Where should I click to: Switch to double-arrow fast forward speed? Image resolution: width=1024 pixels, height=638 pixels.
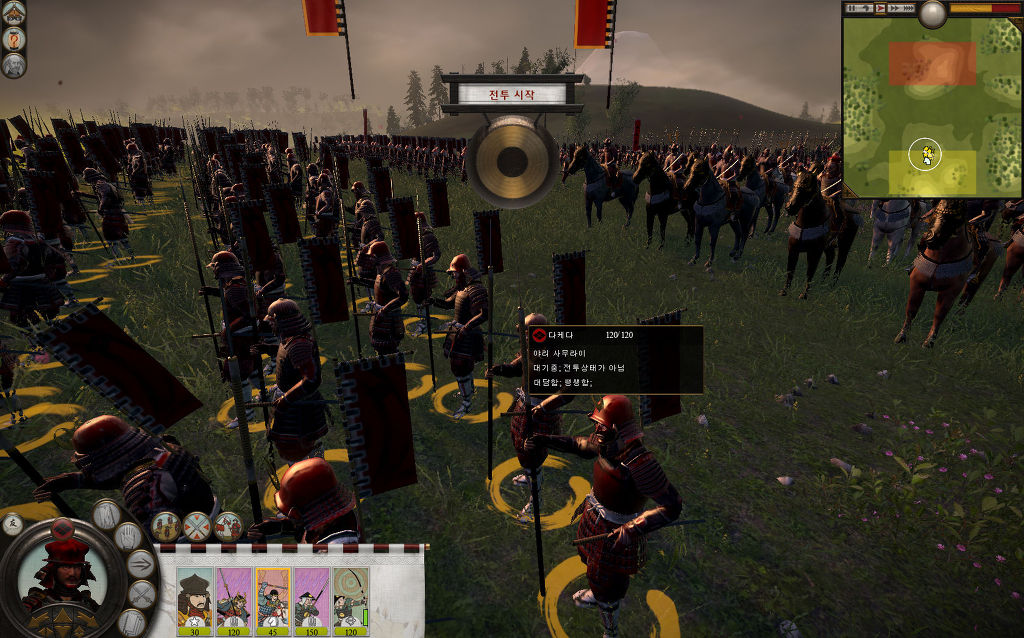tap(895, 8)
